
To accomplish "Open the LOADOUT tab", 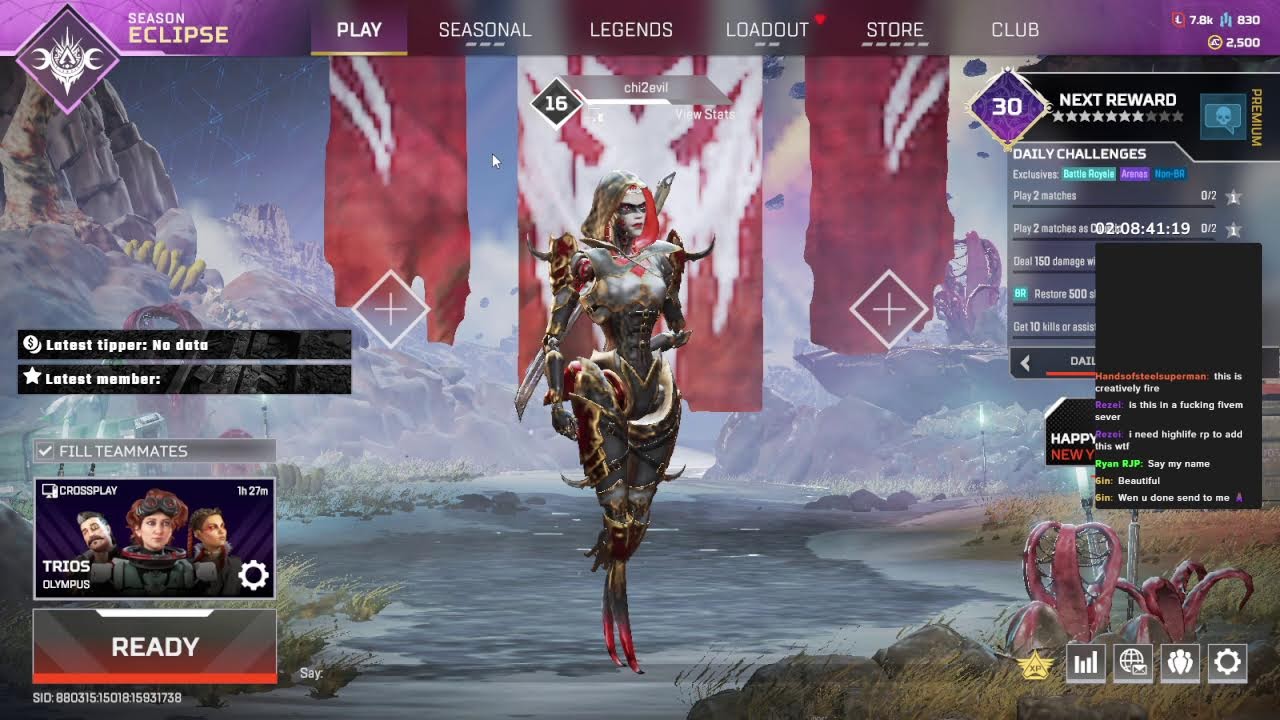I will [x=767, y=30].
